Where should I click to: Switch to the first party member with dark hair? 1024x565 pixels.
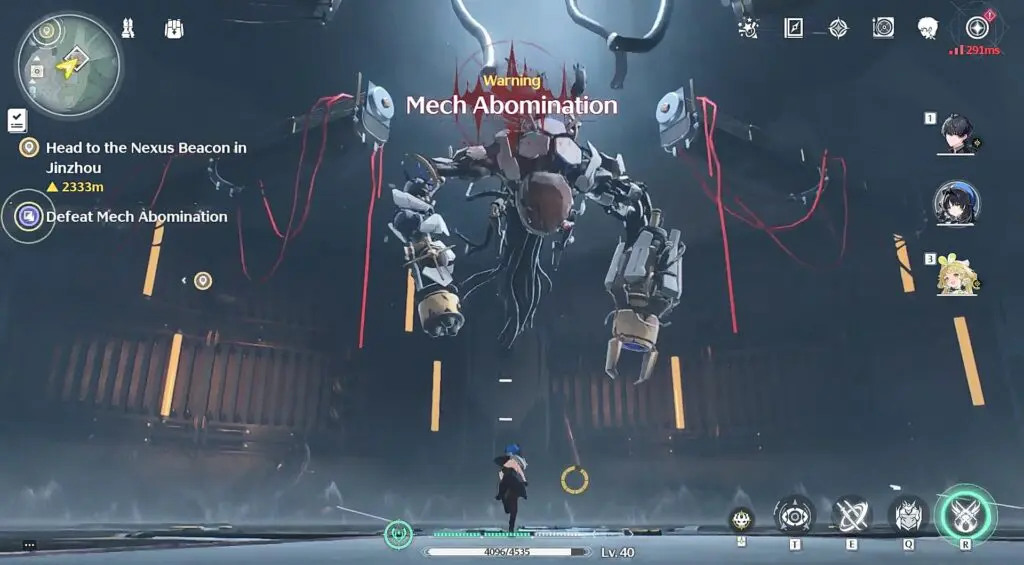pos(955,135)
